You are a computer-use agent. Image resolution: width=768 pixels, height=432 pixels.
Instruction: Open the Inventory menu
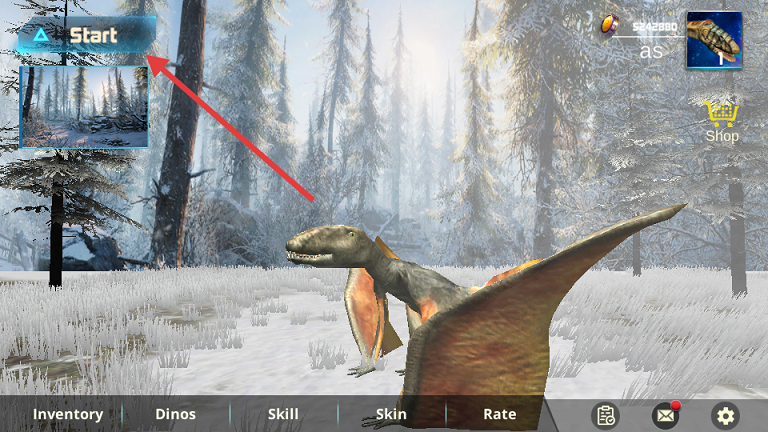tap(68, 414)
